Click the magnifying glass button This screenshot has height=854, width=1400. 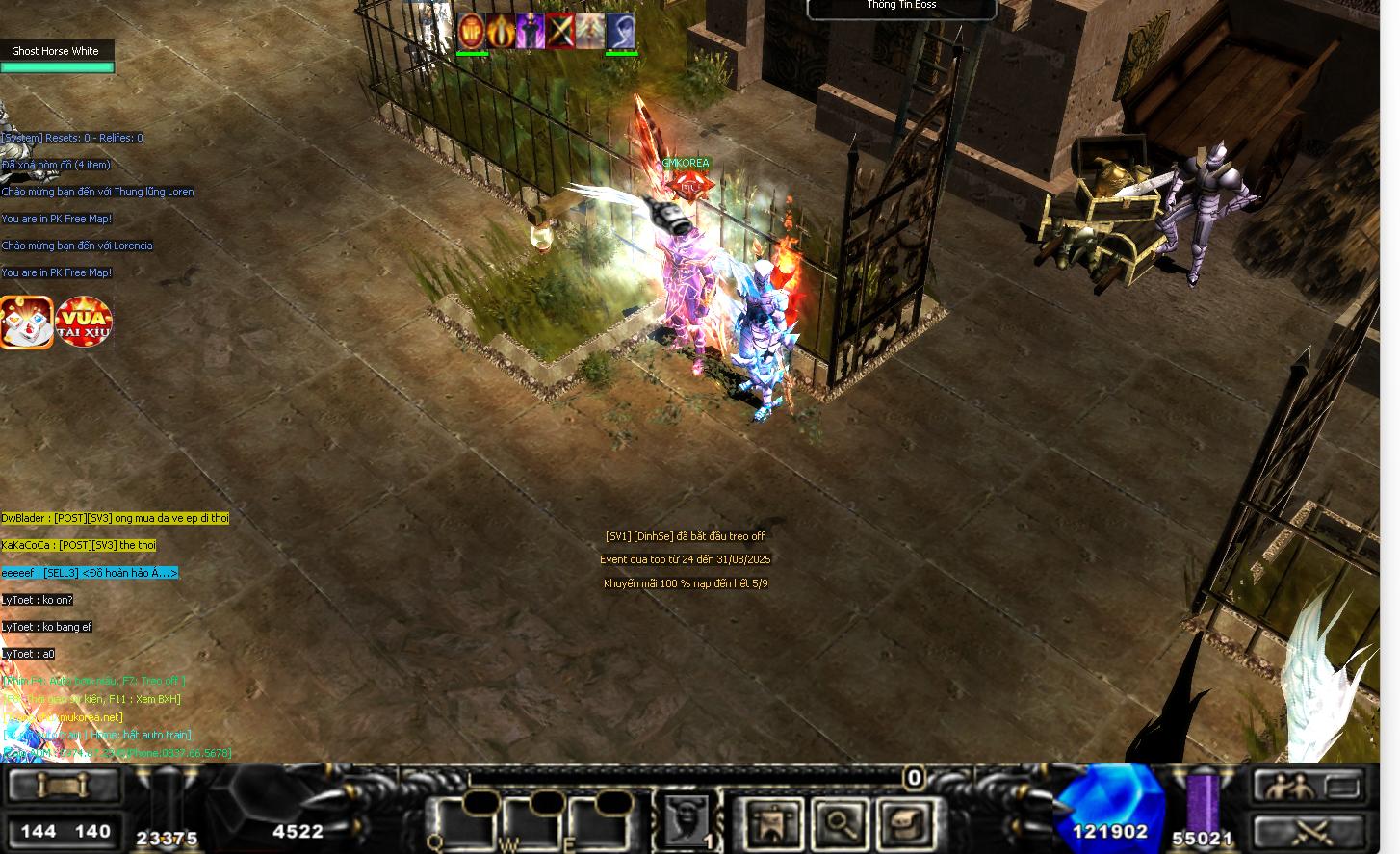coord(840,823)
